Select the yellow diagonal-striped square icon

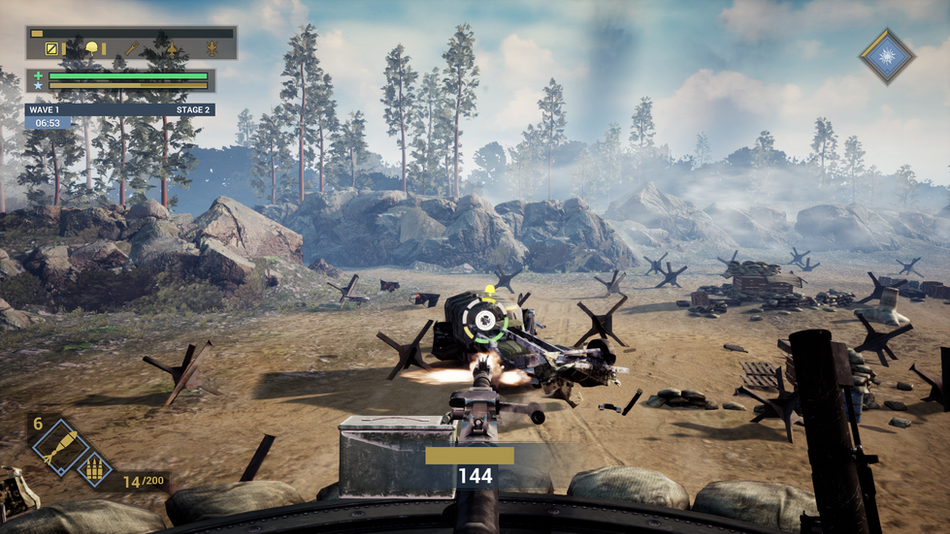[51, 48]
